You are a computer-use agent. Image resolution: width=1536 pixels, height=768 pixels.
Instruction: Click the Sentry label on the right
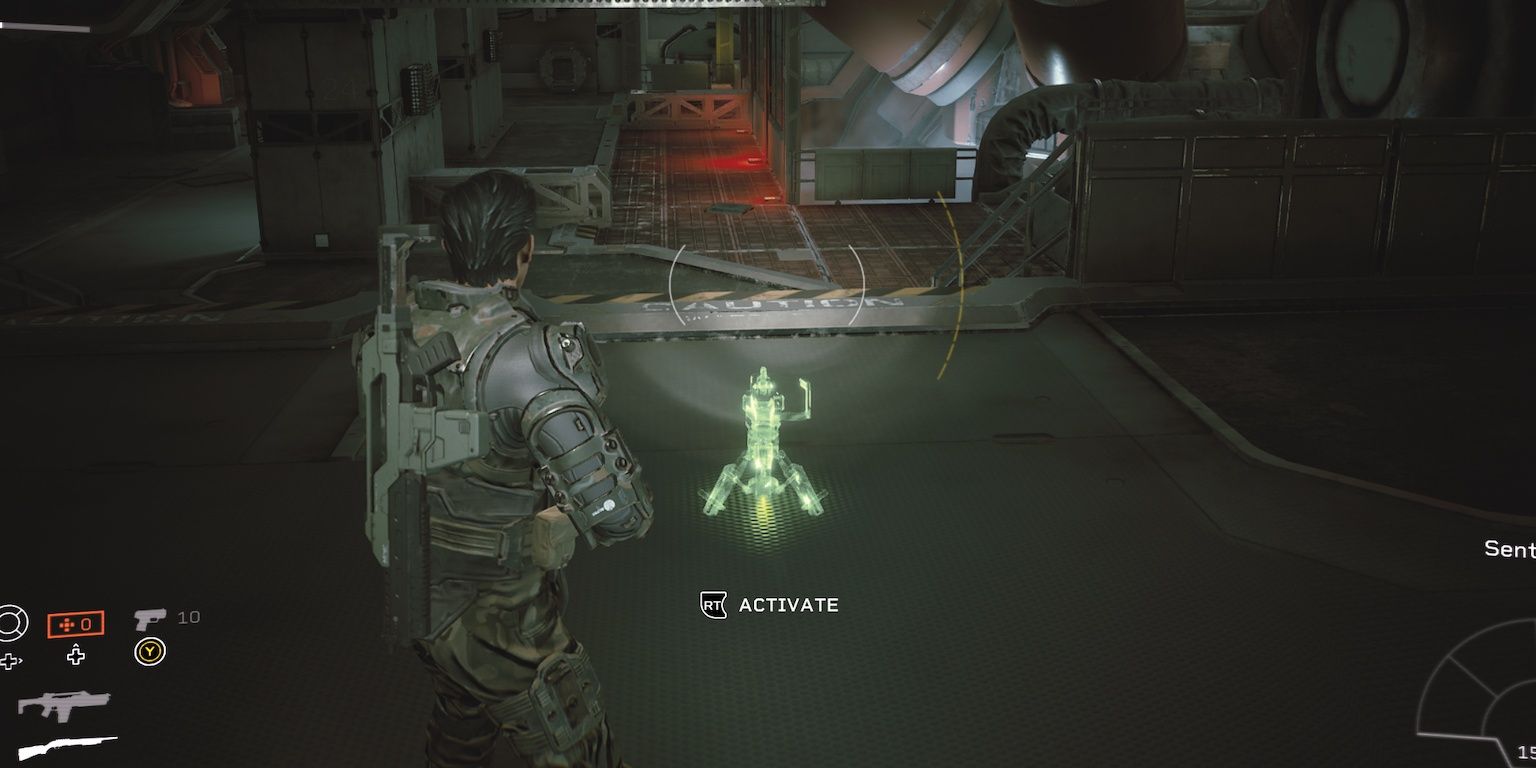(x=1509, y=549)
